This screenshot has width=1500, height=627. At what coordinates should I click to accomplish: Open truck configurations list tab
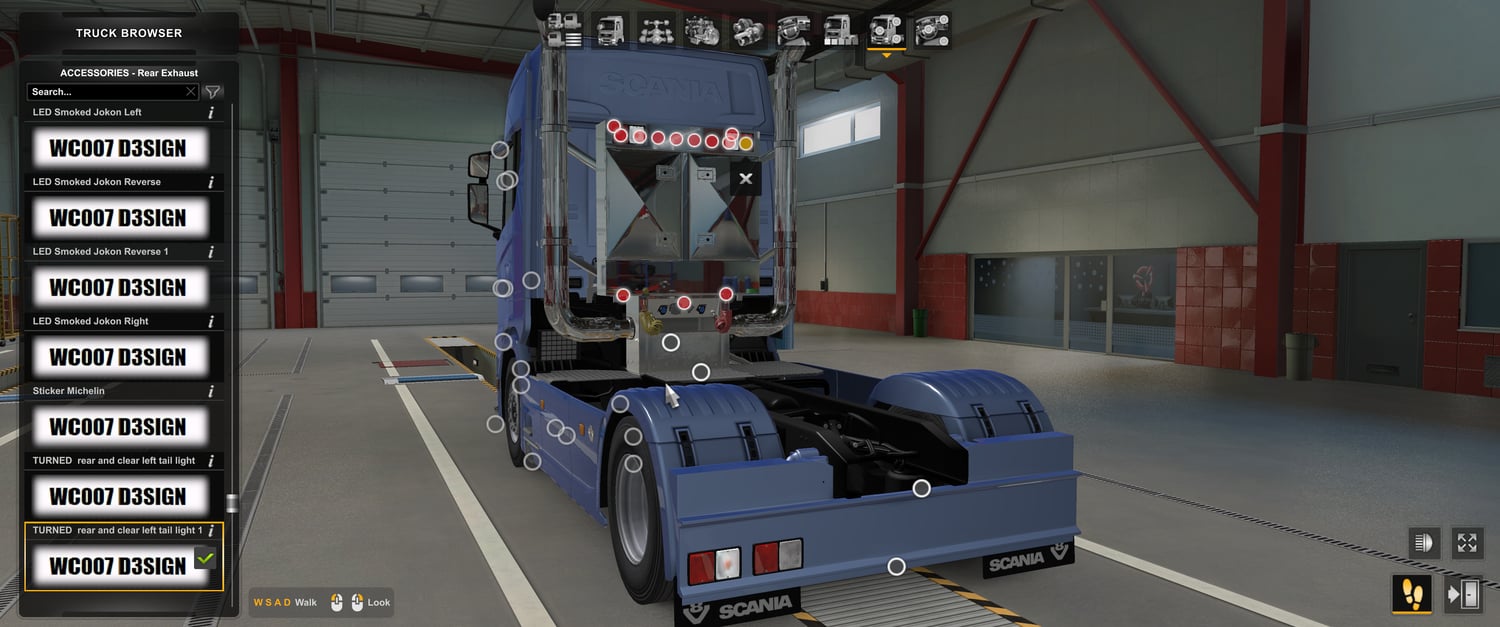tap(566, 30)
